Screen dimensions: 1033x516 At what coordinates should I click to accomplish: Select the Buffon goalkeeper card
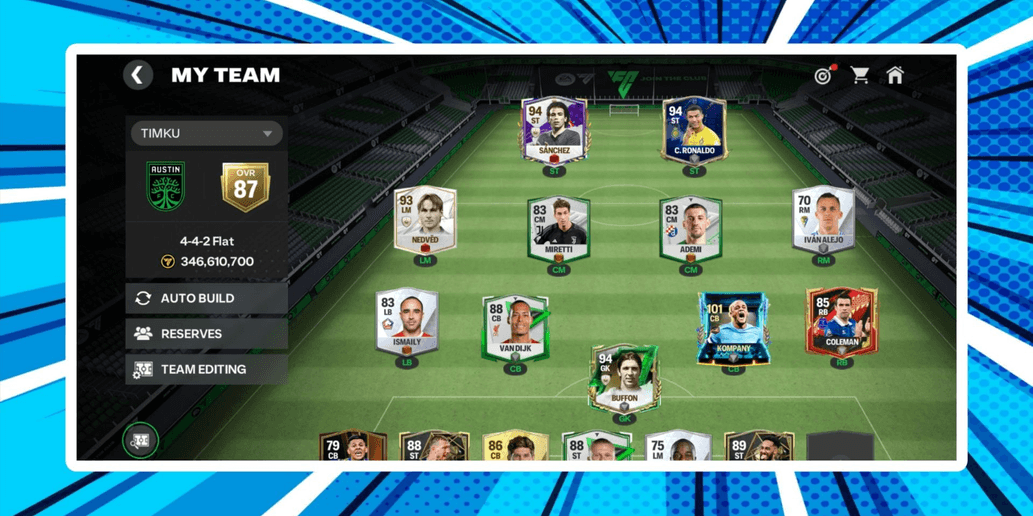click(624, 379)
